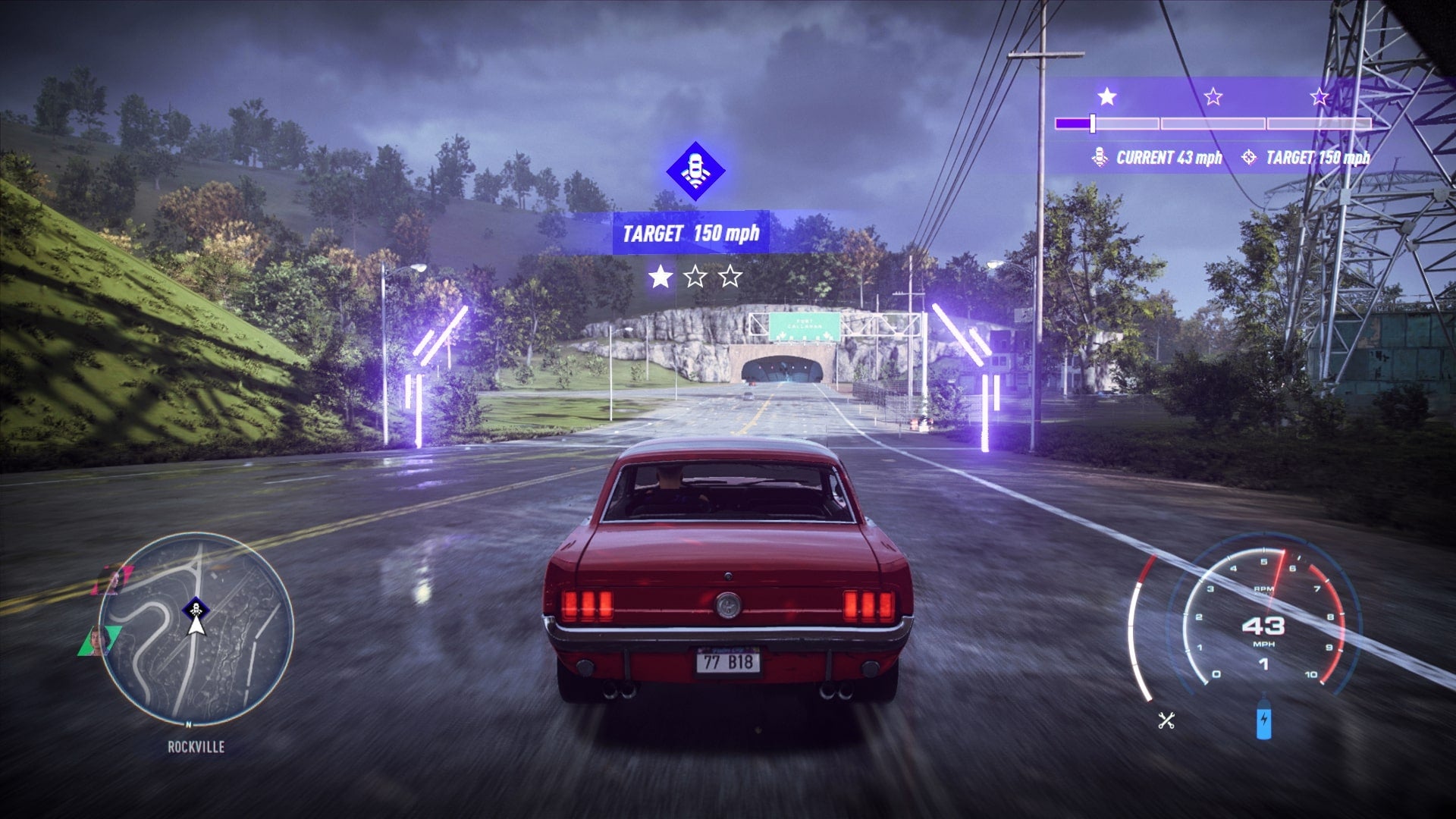Select the speed trap diamond marker on the minimap

pos(196,607)
